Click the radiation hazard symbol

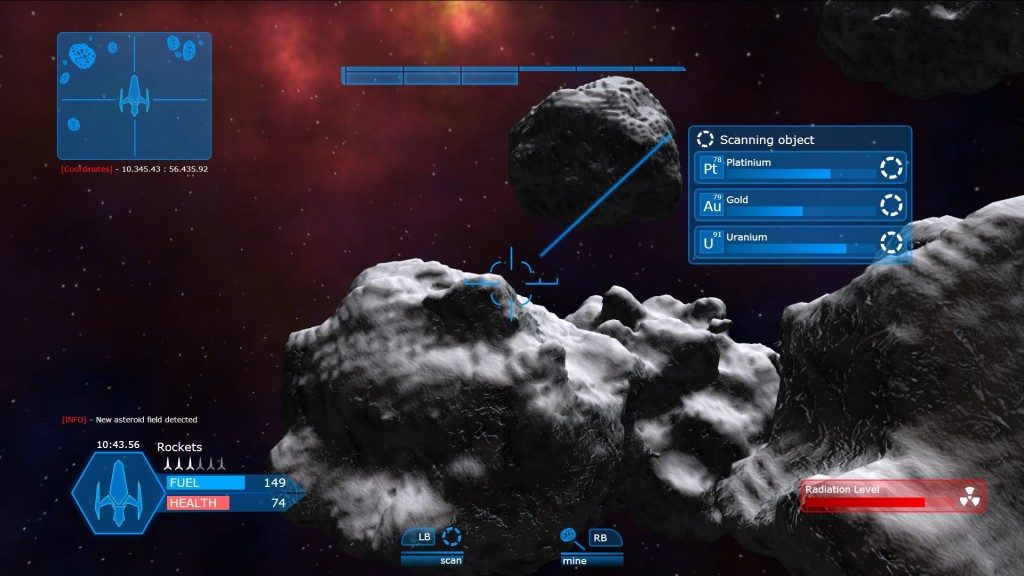pyautogui.click(x=968, y=497)
